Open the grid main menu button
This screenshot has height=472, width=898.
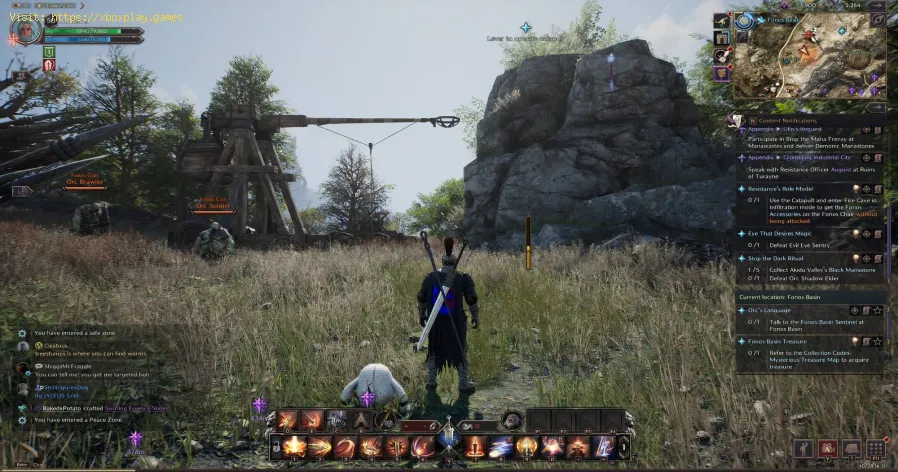click(x=876, y=448)
